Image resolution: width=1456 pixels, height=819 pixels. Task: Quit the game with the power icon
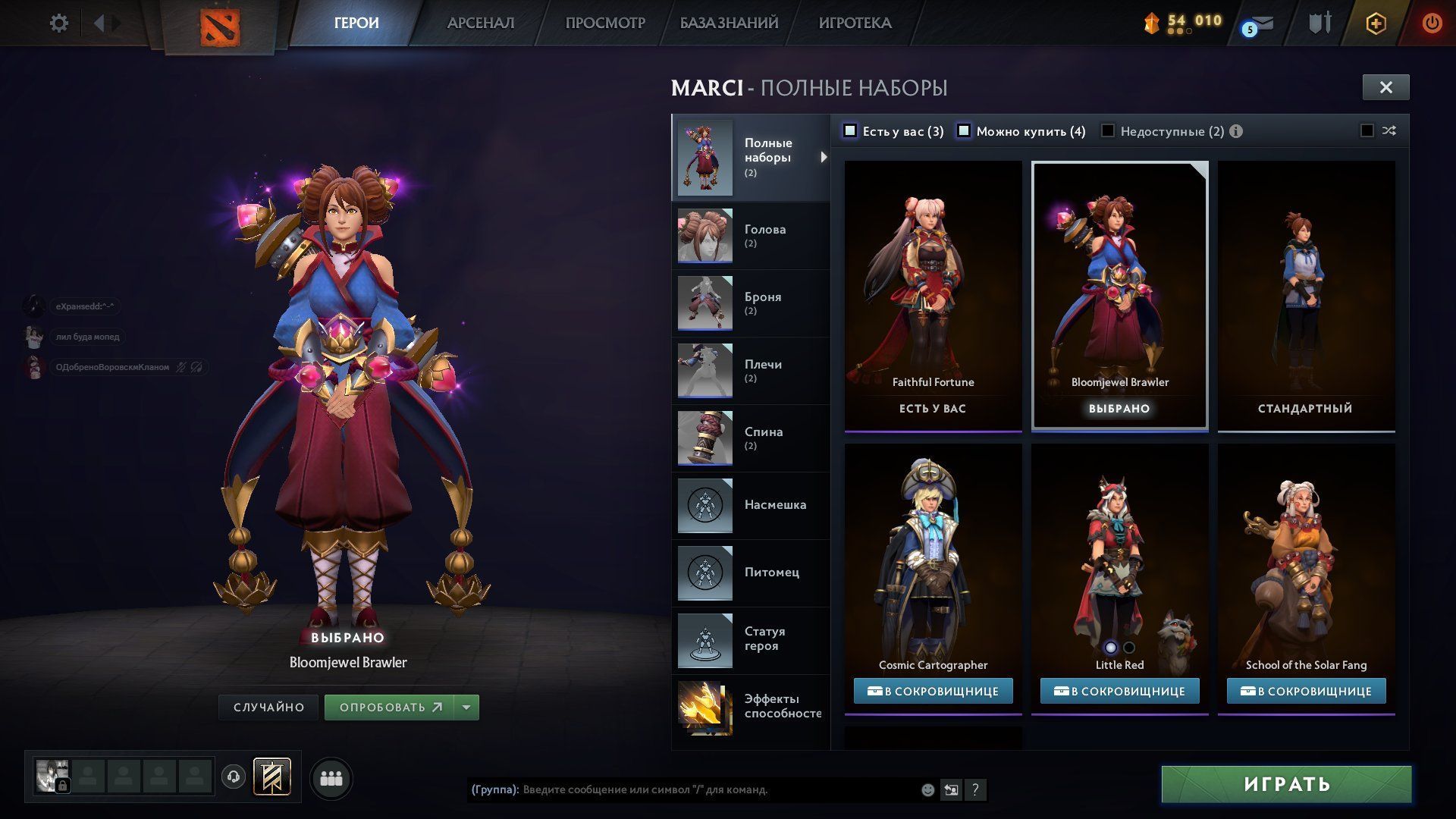[x=1431, y=24]
